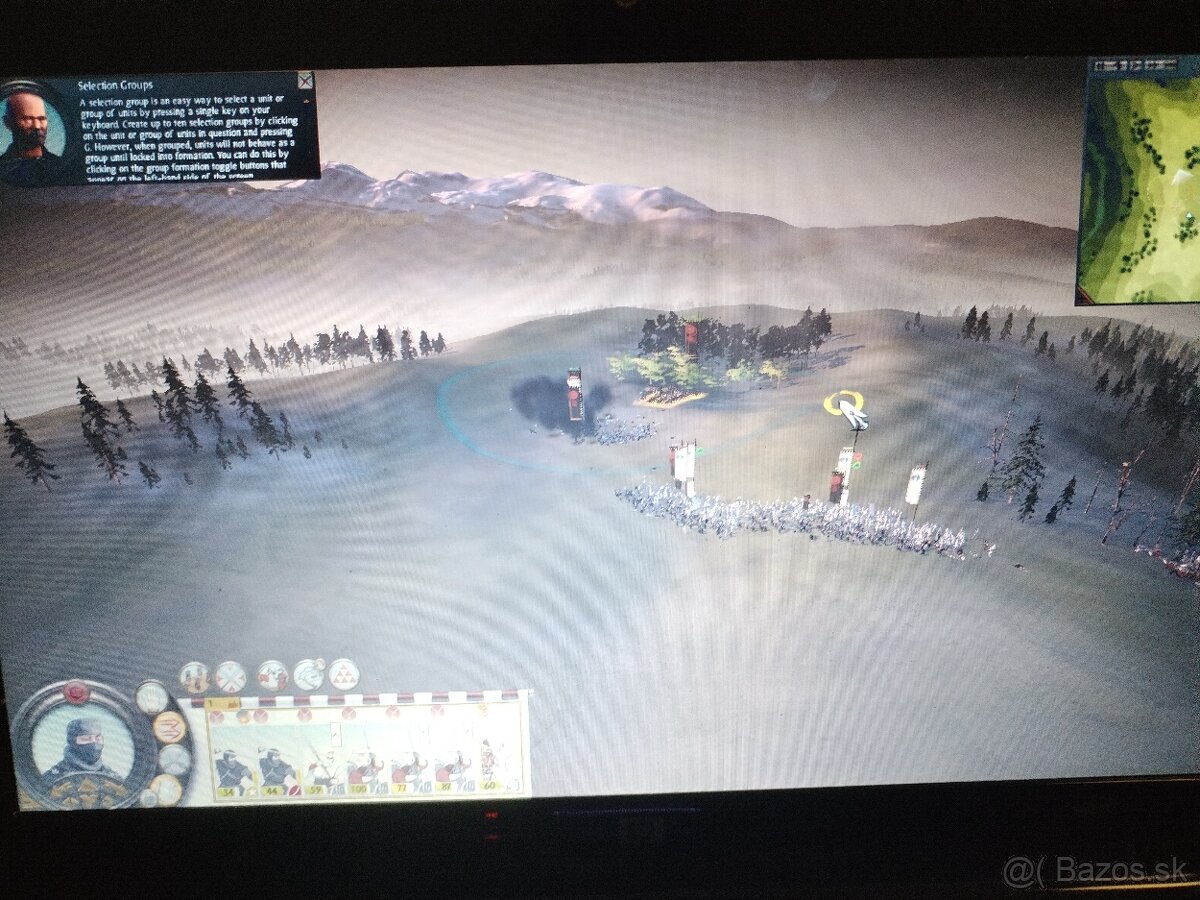The image size is (1200, 900).
Task: Select group tab number 1
Action: pyautogui.click(x=213, y=704)
